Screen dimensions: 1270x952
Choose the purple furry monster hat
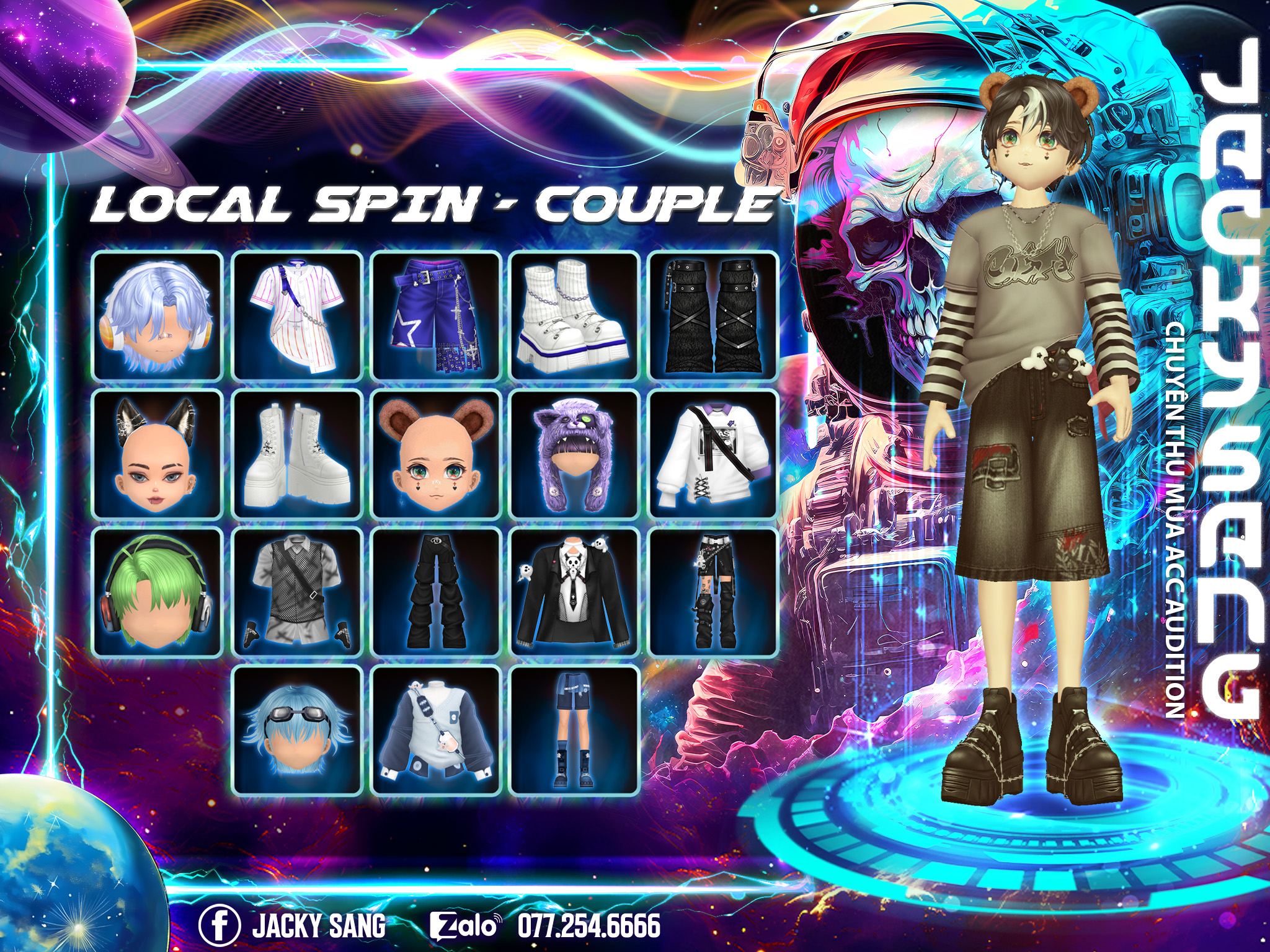(575, 454)
